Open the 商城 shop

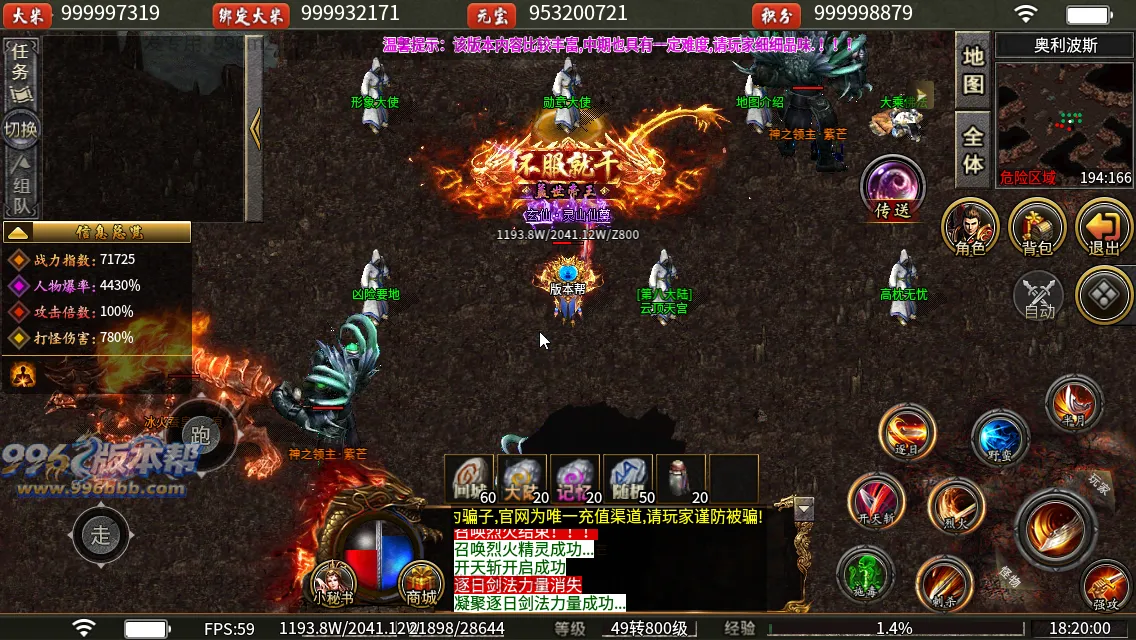coord(421,581)
